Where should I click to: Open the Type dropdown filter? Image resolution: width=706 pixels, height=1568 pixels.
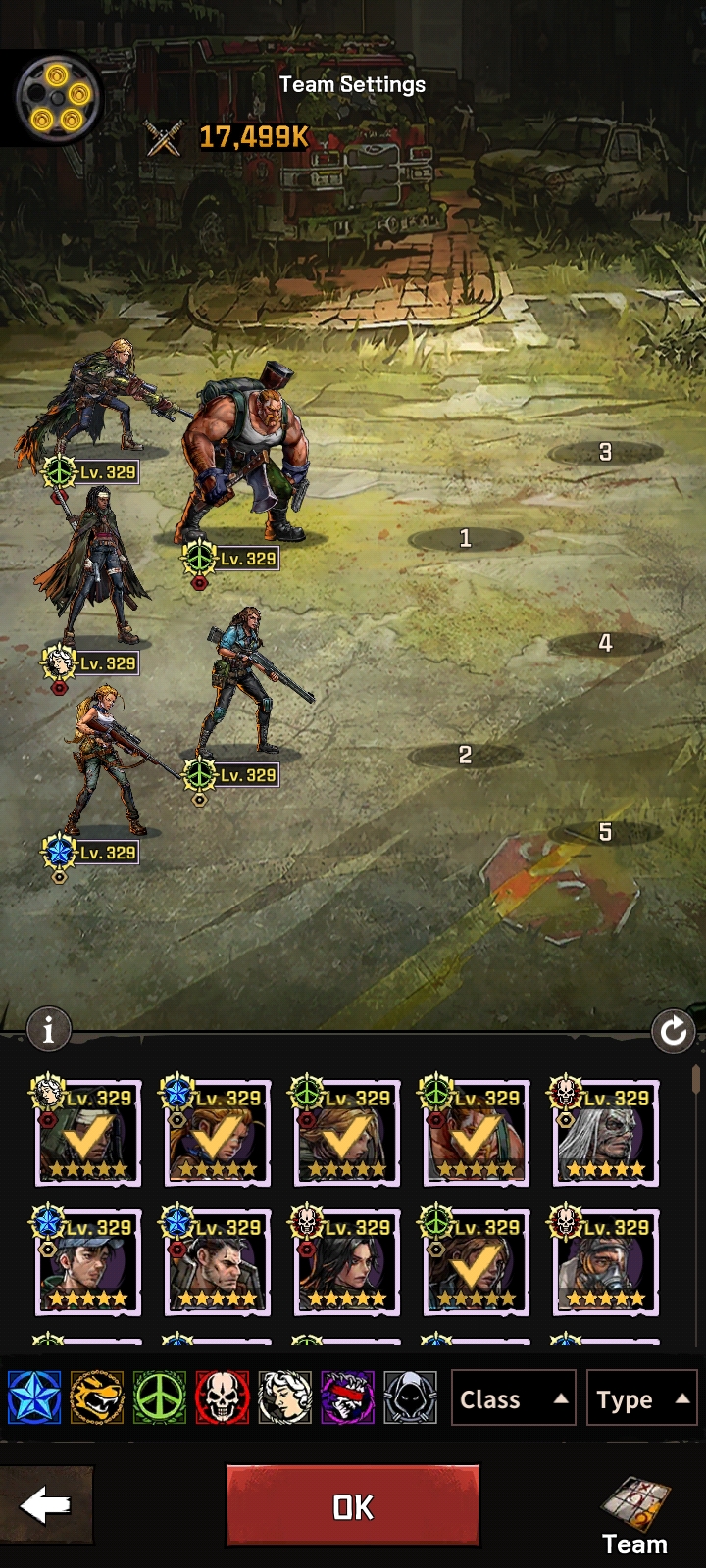pyautogui.click(x=640, y=1398)
